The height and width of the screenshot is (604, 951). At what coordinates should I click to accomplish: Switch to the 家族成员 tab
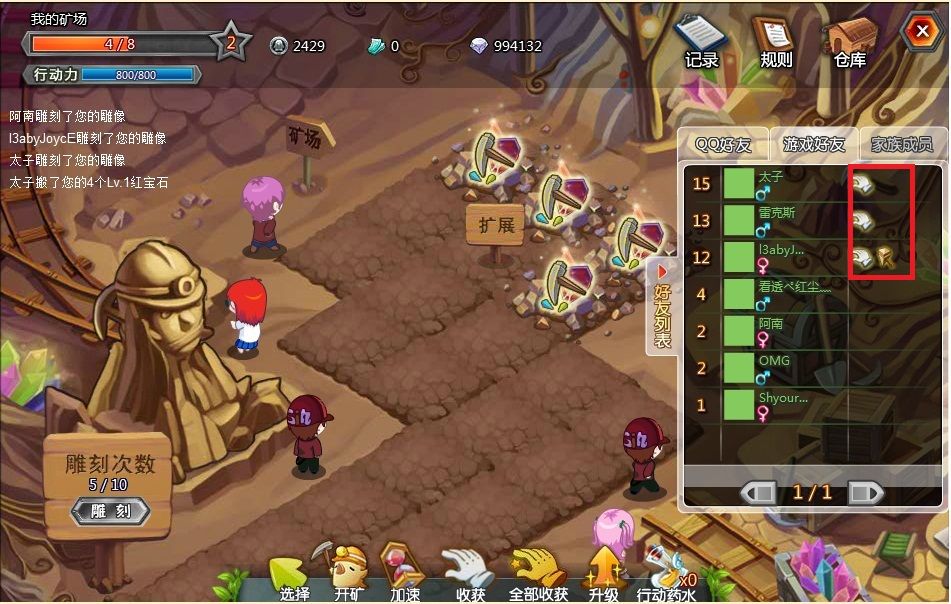click(x=901, y=145)
